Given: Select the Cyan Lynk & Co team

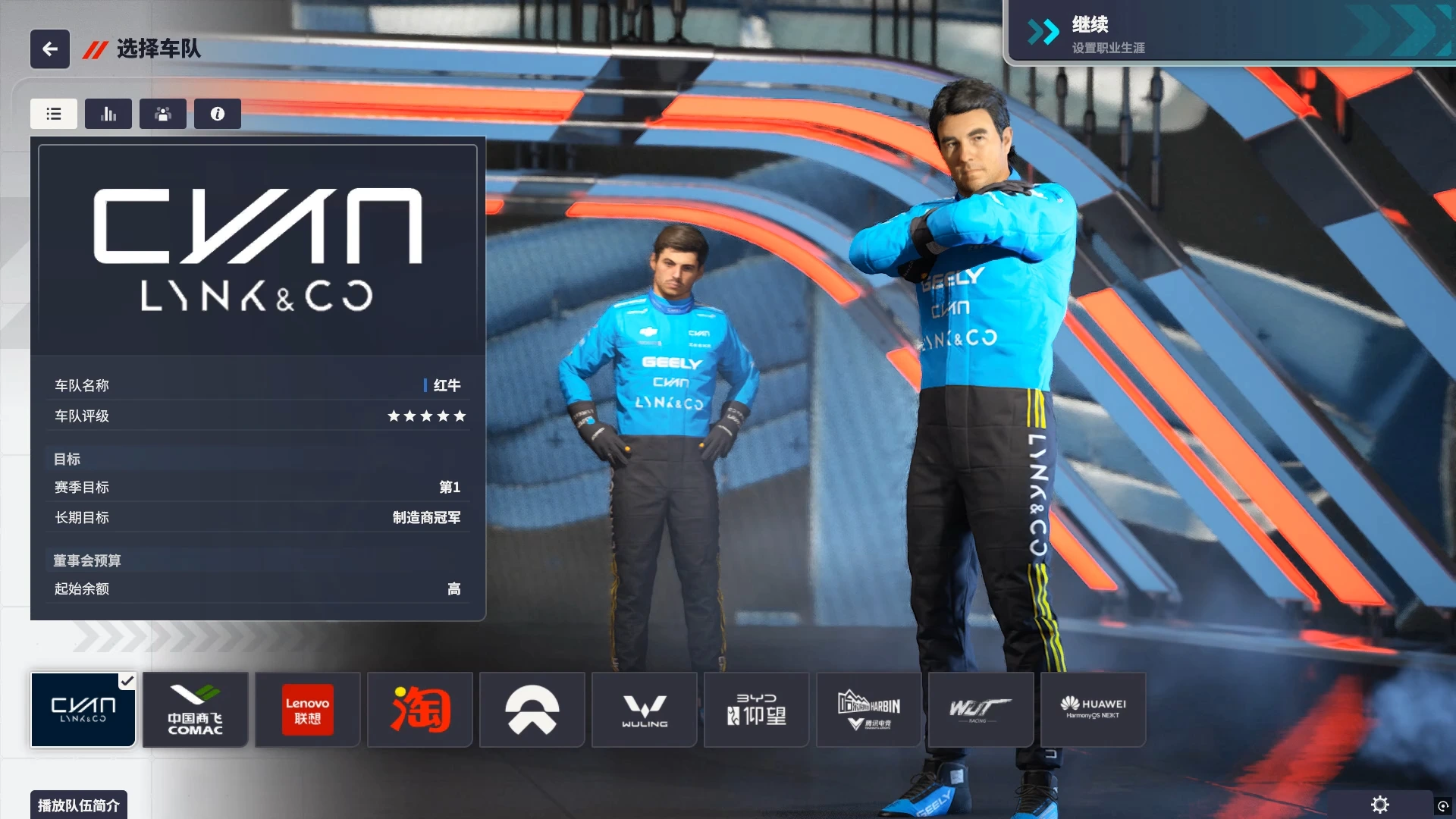Looking at the screenshot, I should [83, 710].
